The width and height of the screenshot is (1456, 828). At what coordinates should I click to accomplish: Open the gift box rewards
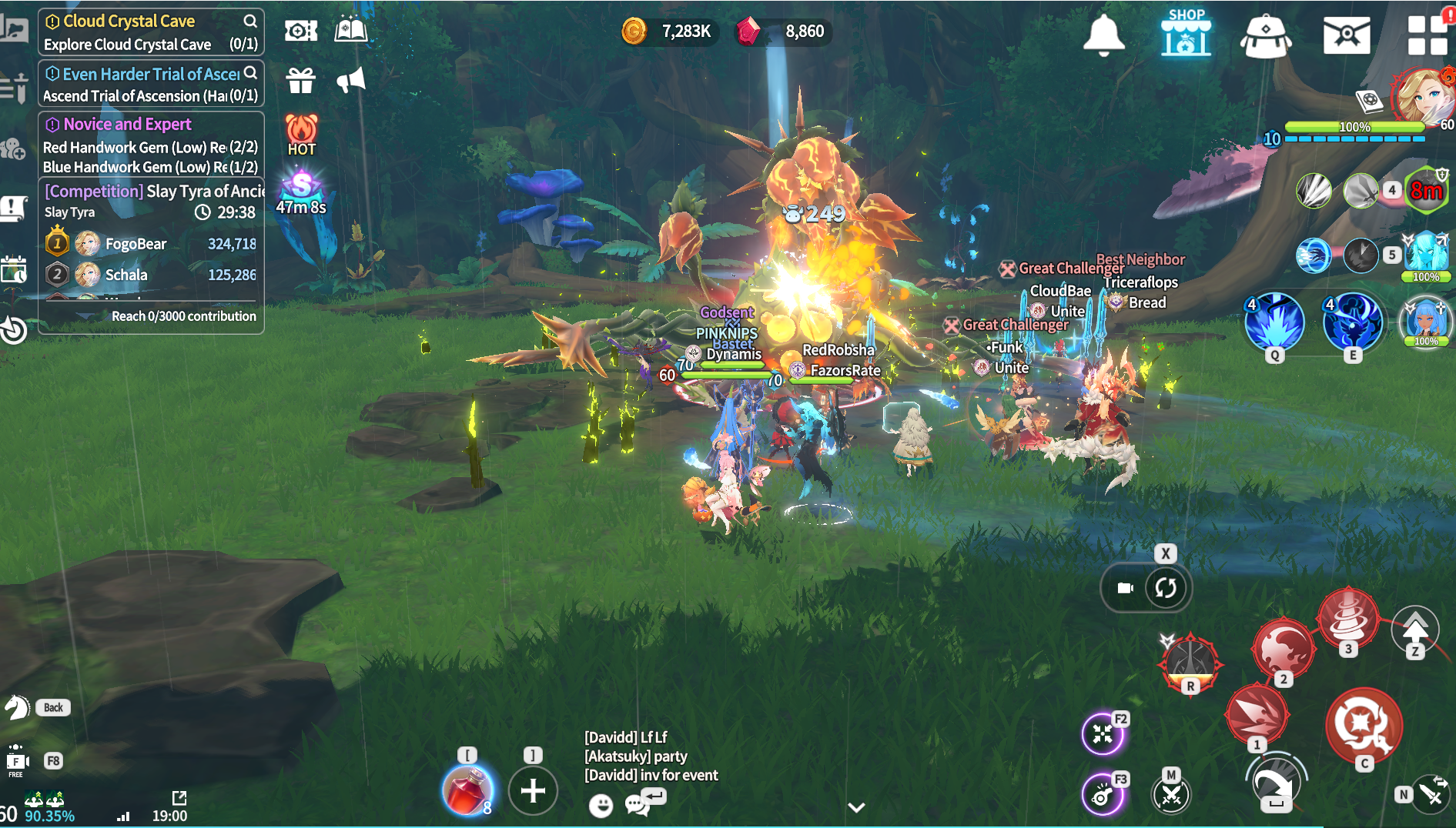pyautogui.click(x=300, y=80)
